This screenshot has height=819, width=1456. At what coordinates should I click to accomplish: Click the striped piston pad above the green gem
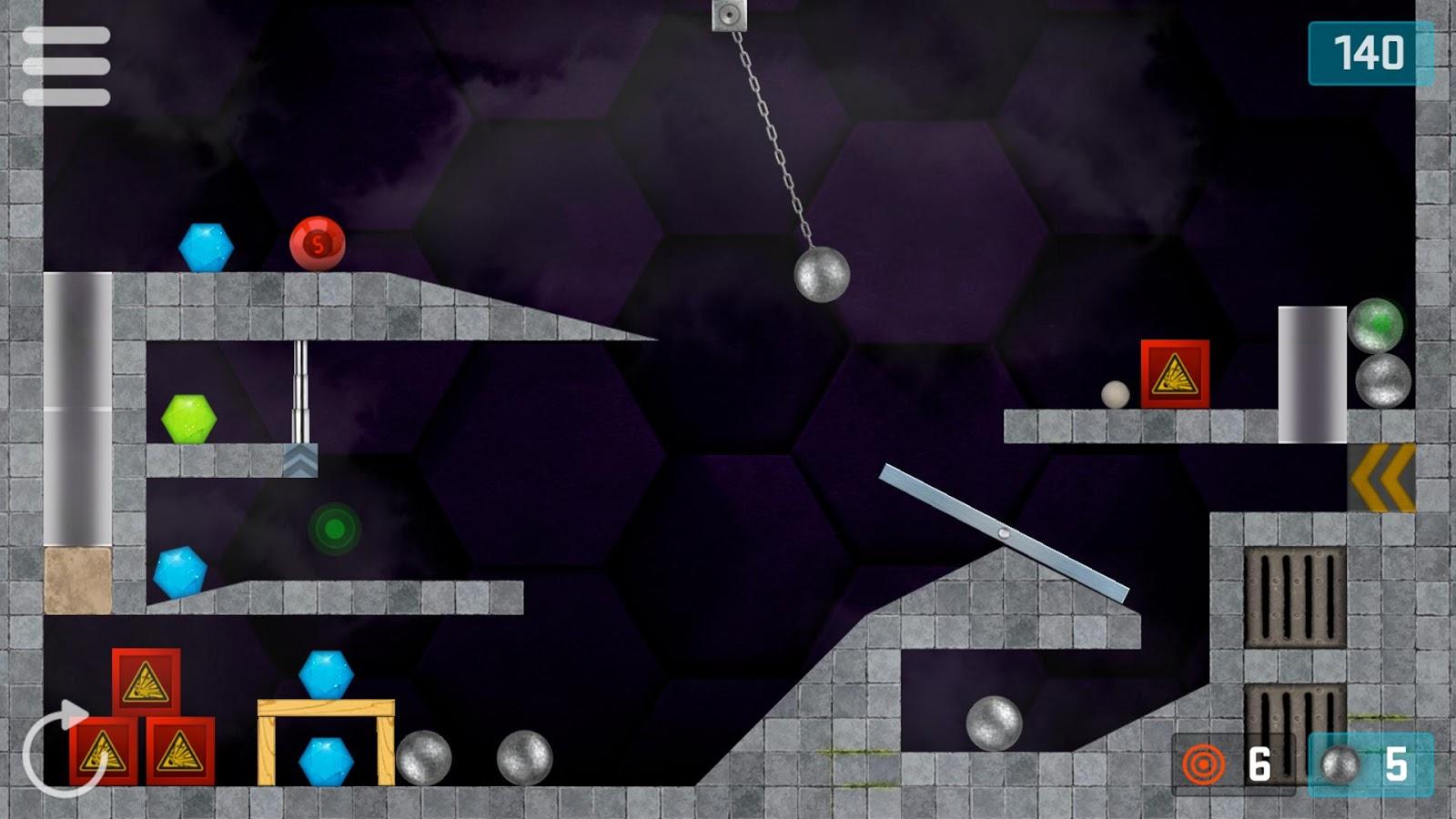point(300,460)
